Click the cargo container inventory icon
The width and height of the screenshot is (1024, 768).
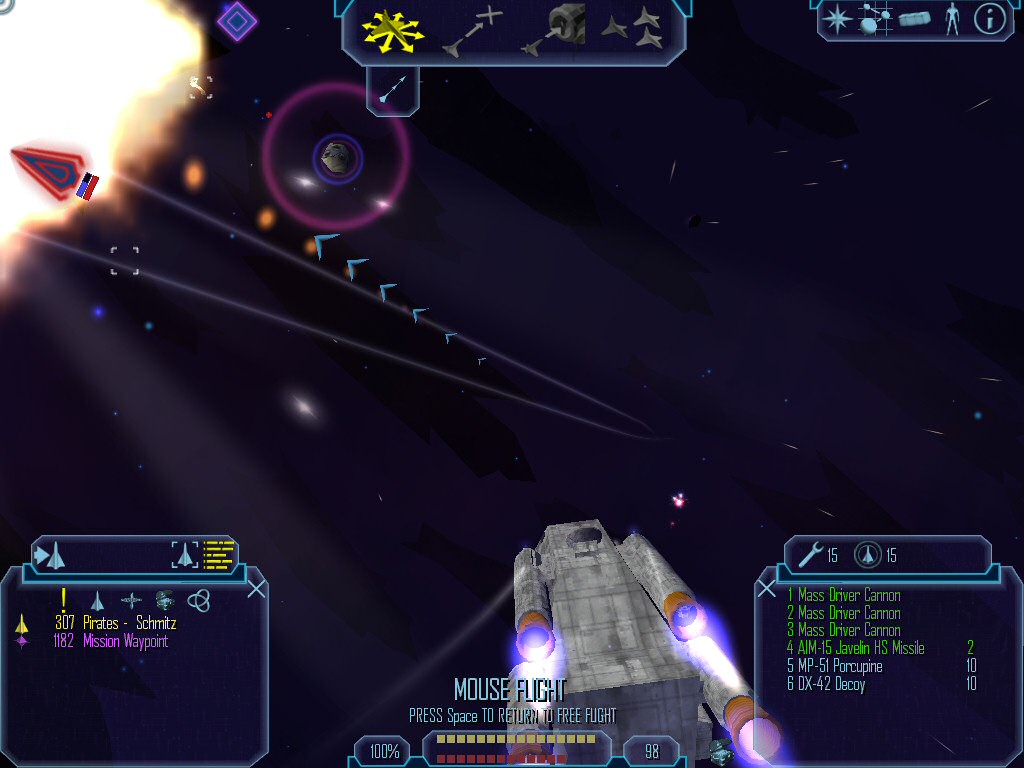pyautogui.click(x=914, y=19)
